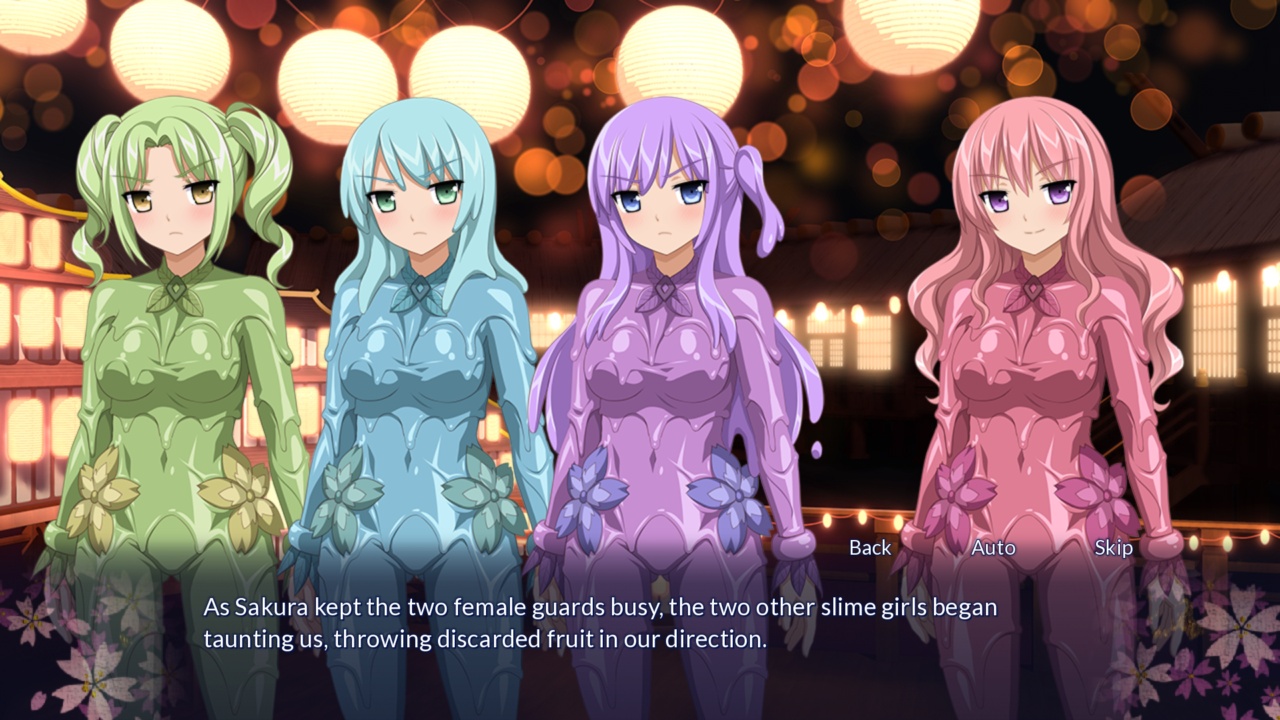The image size is (1280, 720).
Task: Click the Auto label in the quick menu
Action: point(994,547)
